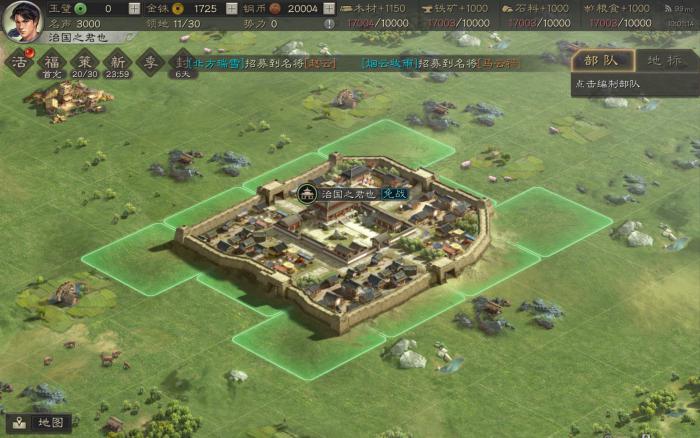Switch to the 地标 landmarks tab

664,60
